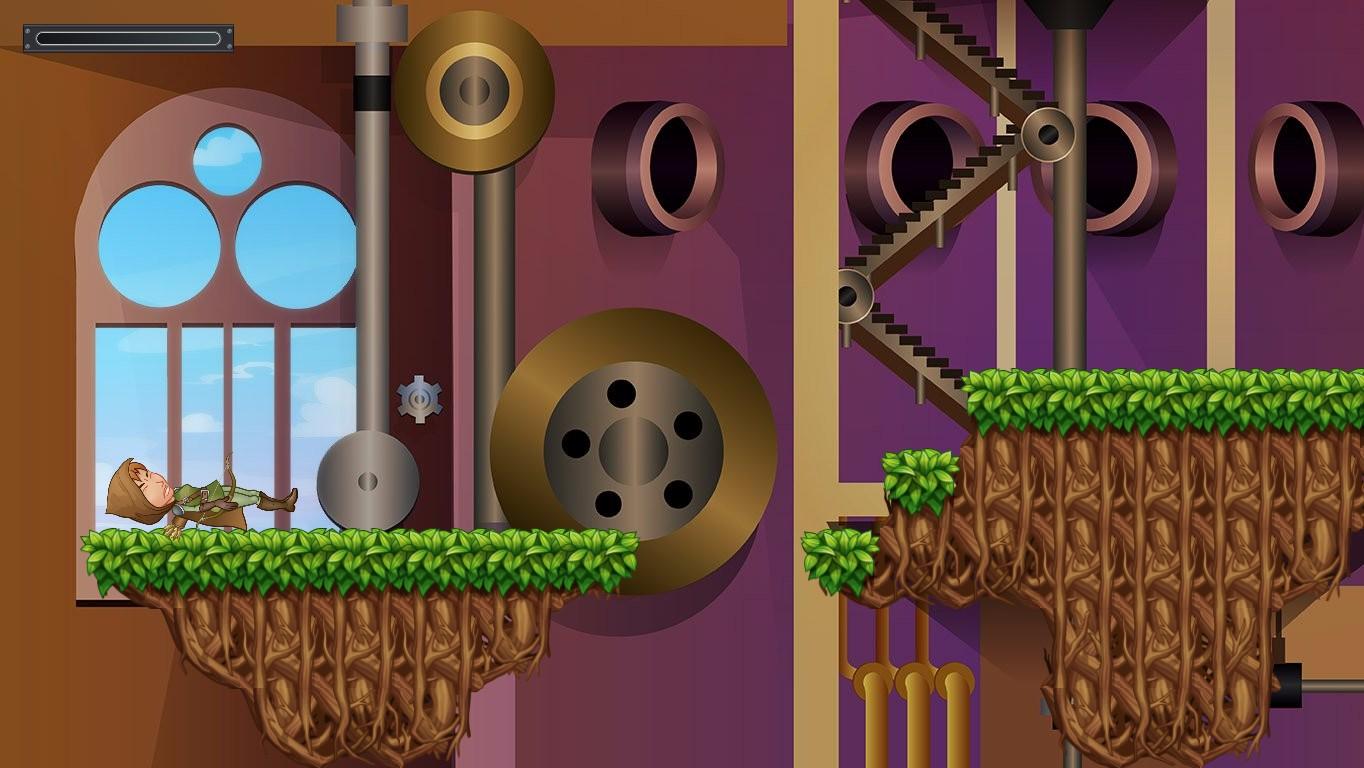This screenshot has height=768, width=1364.
Task: Click the empty health bar at top left
Action: point(128,38)
